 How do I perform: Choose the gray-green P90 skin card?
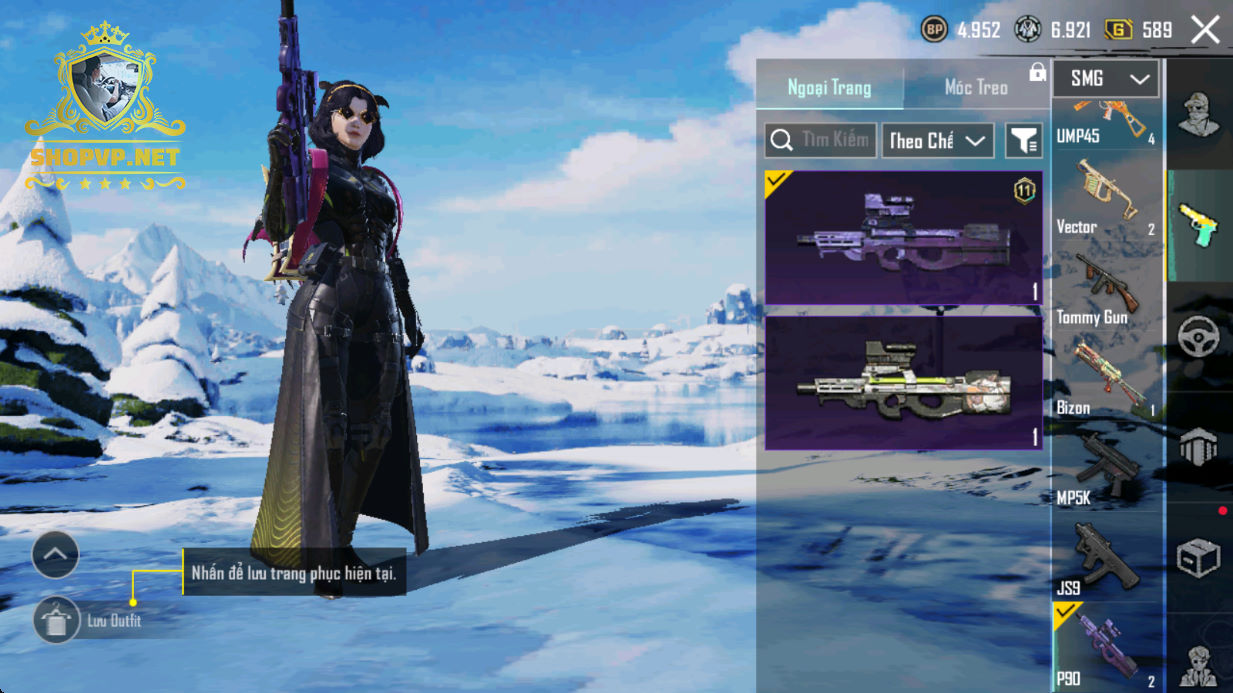pyautogui.click(x=903, y=383)
